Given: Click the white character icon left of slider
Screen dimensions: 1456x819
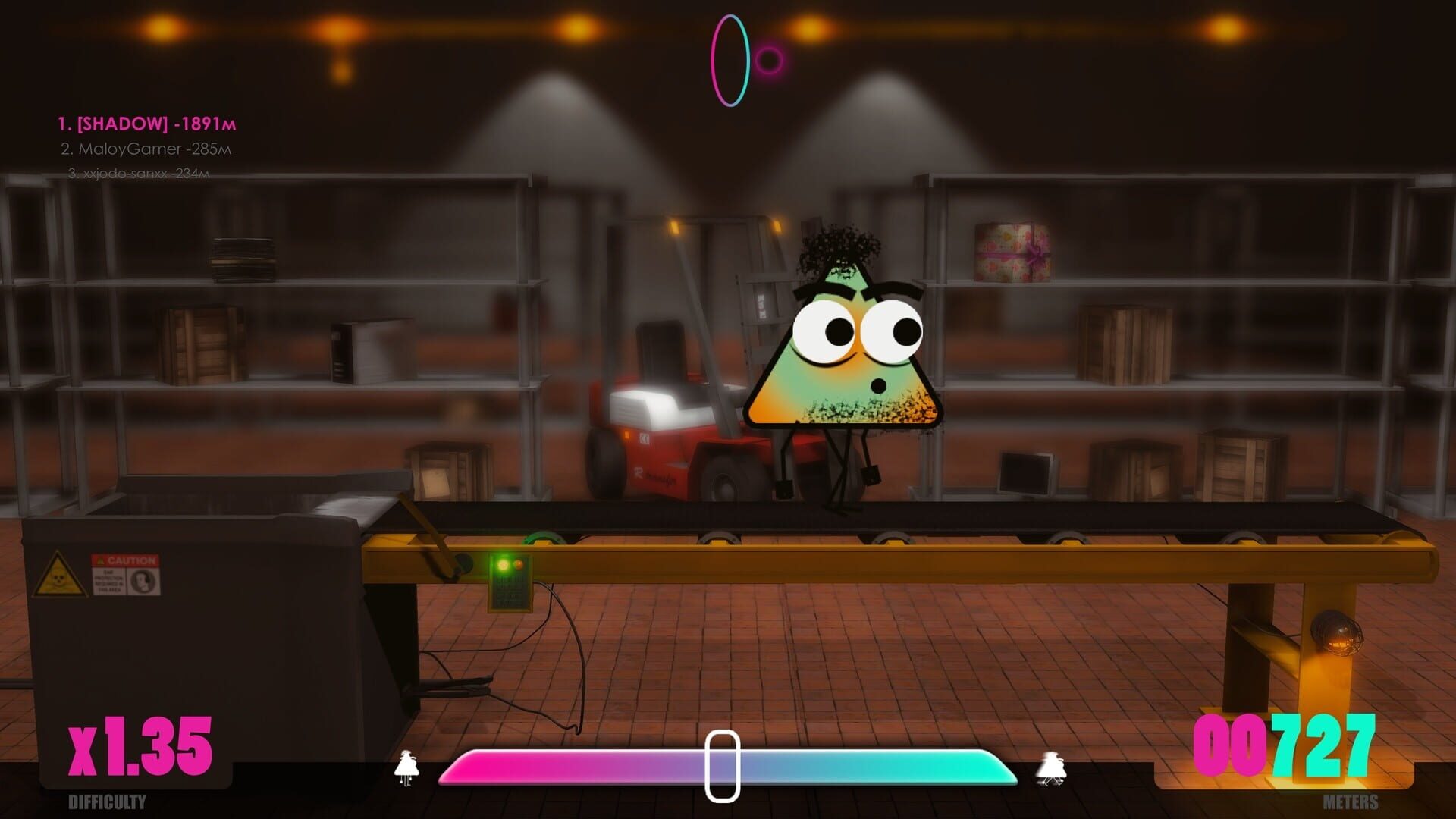Looking at the screenshot, I should [x=408, y=766].
